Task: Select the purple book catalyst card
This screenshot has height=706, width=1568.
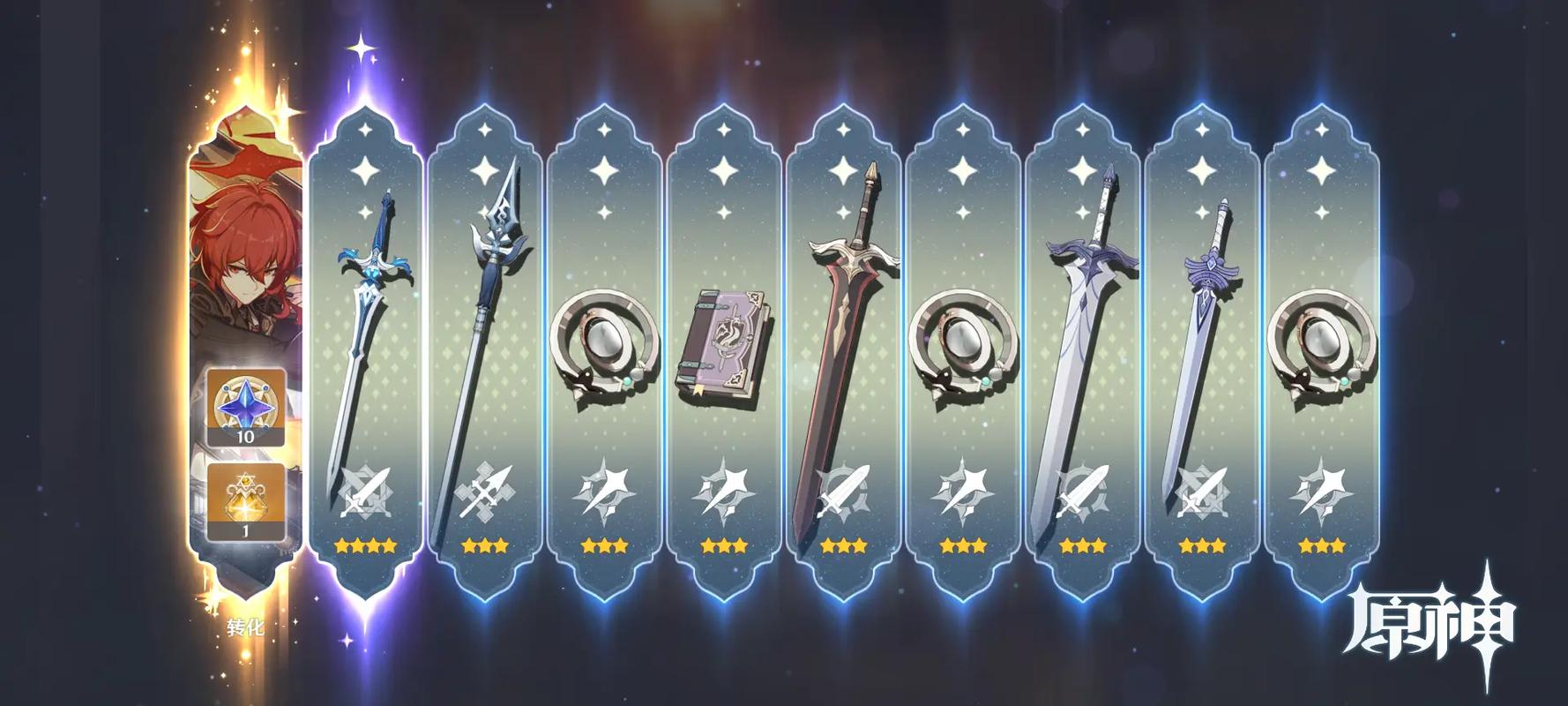Action: pyautogui.click(x=724, y=353)
